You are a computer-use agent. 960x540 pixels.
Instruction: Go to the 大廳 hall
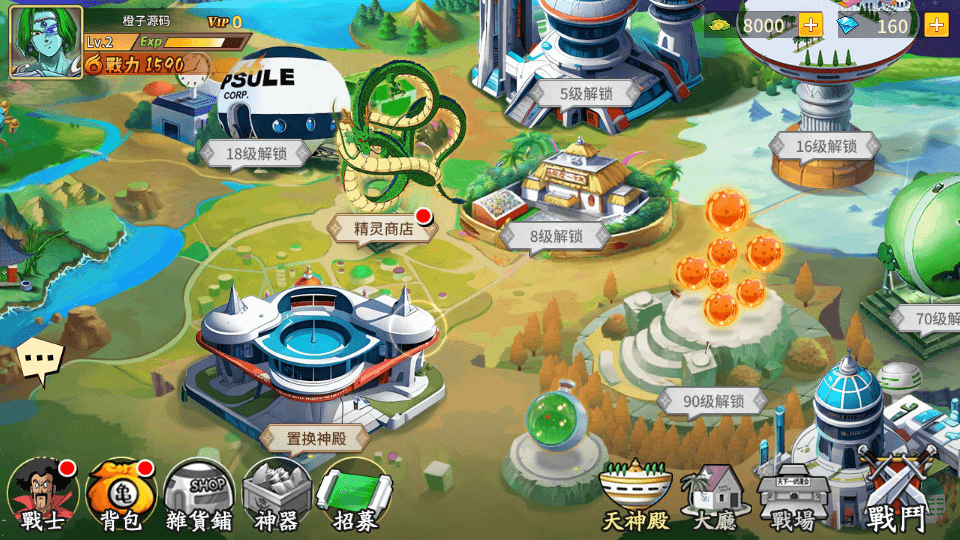pos(715,497)
